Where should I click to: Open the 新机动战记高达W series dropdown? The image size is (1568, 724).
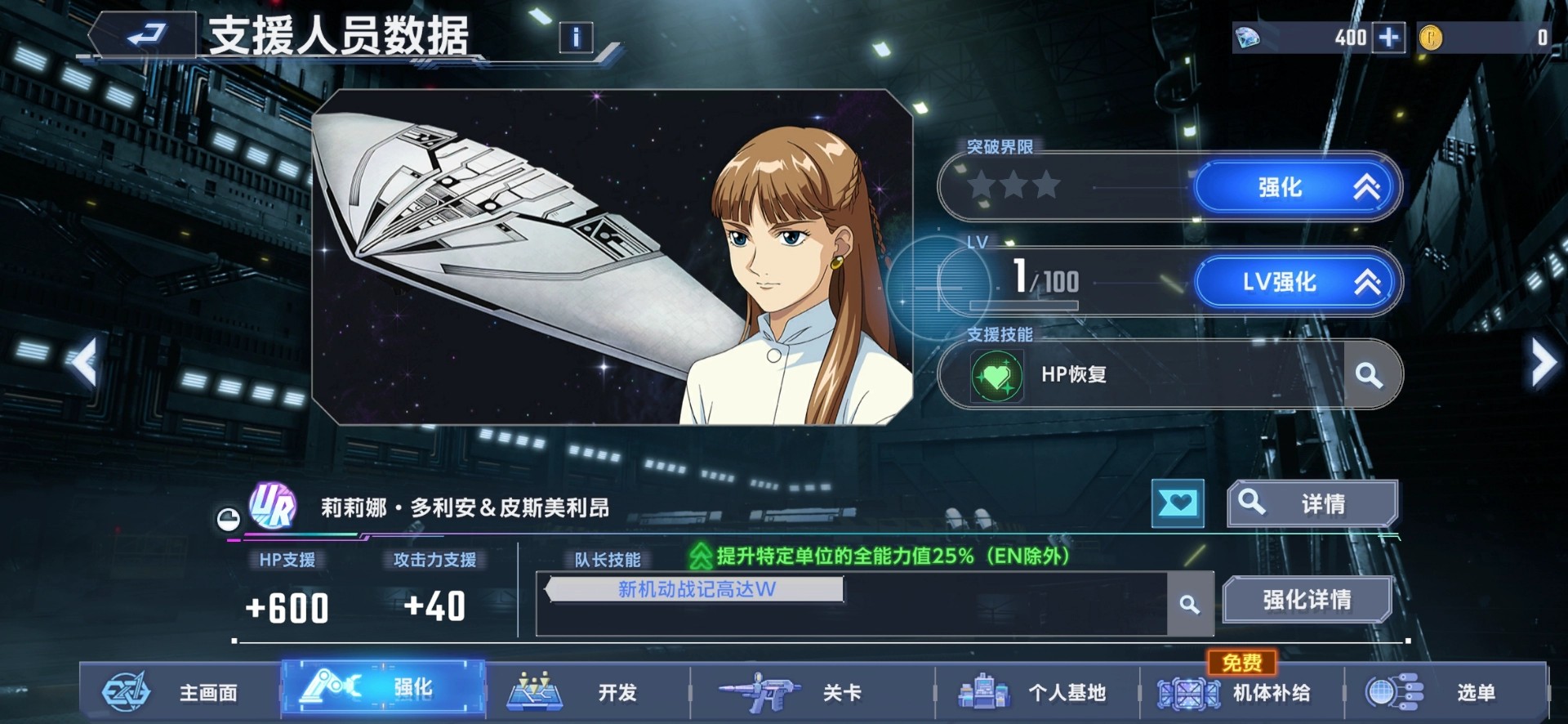[696, 589]
